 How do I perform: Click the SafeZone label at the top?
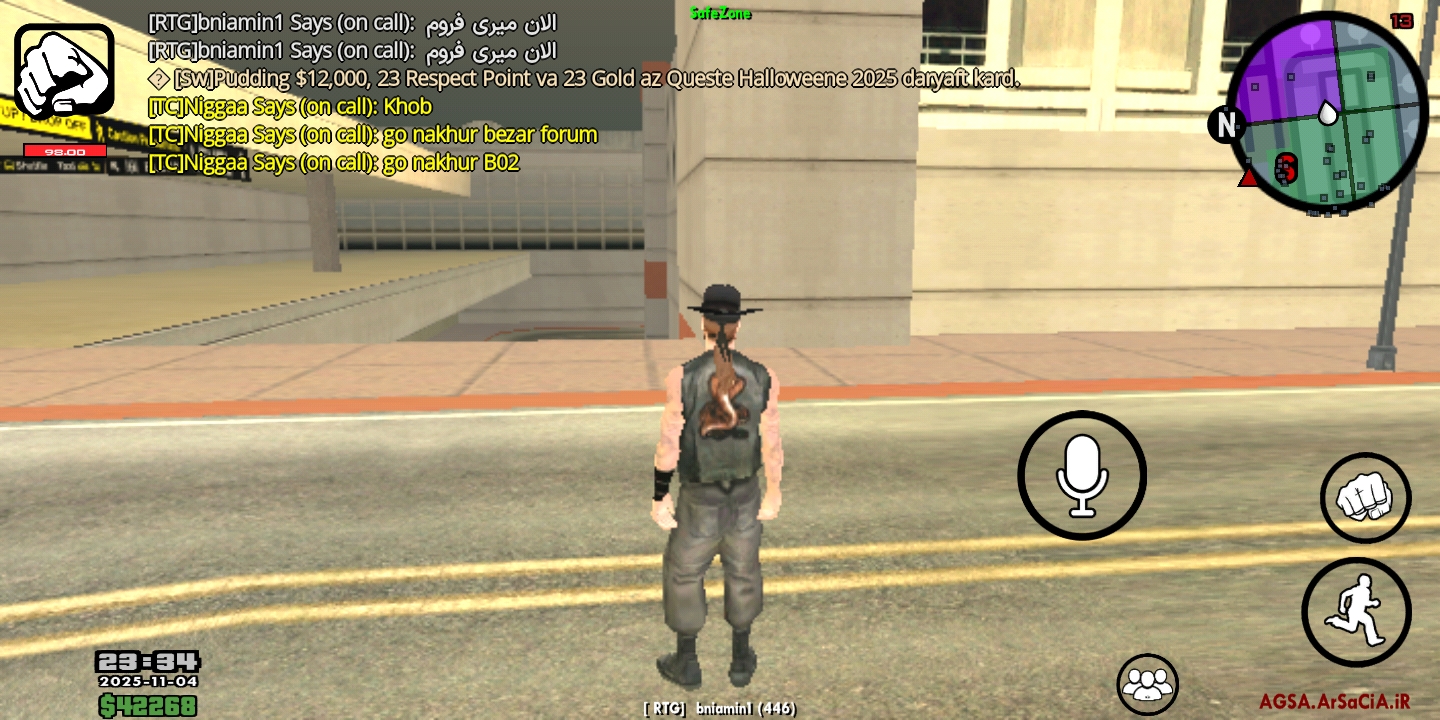(721, 14)
